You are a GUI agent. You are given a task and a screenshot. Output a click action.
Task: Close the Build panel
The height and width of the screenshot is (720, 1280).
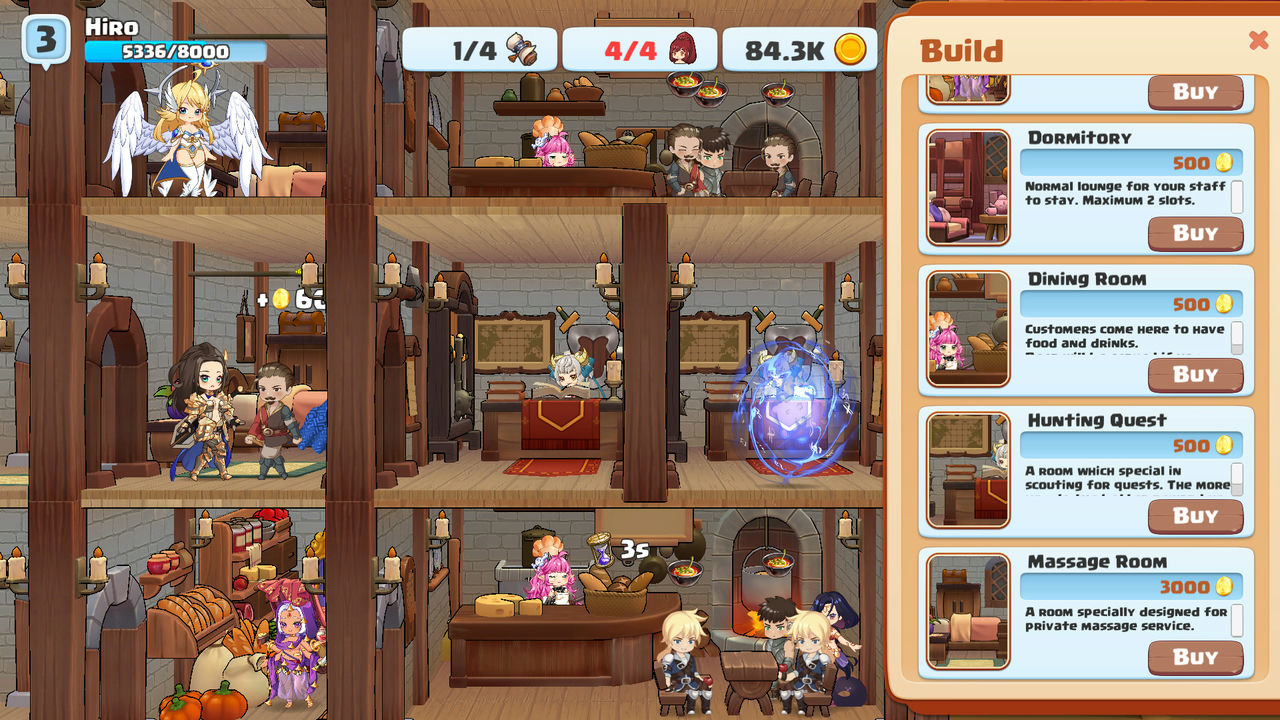tap(1257, 41)
